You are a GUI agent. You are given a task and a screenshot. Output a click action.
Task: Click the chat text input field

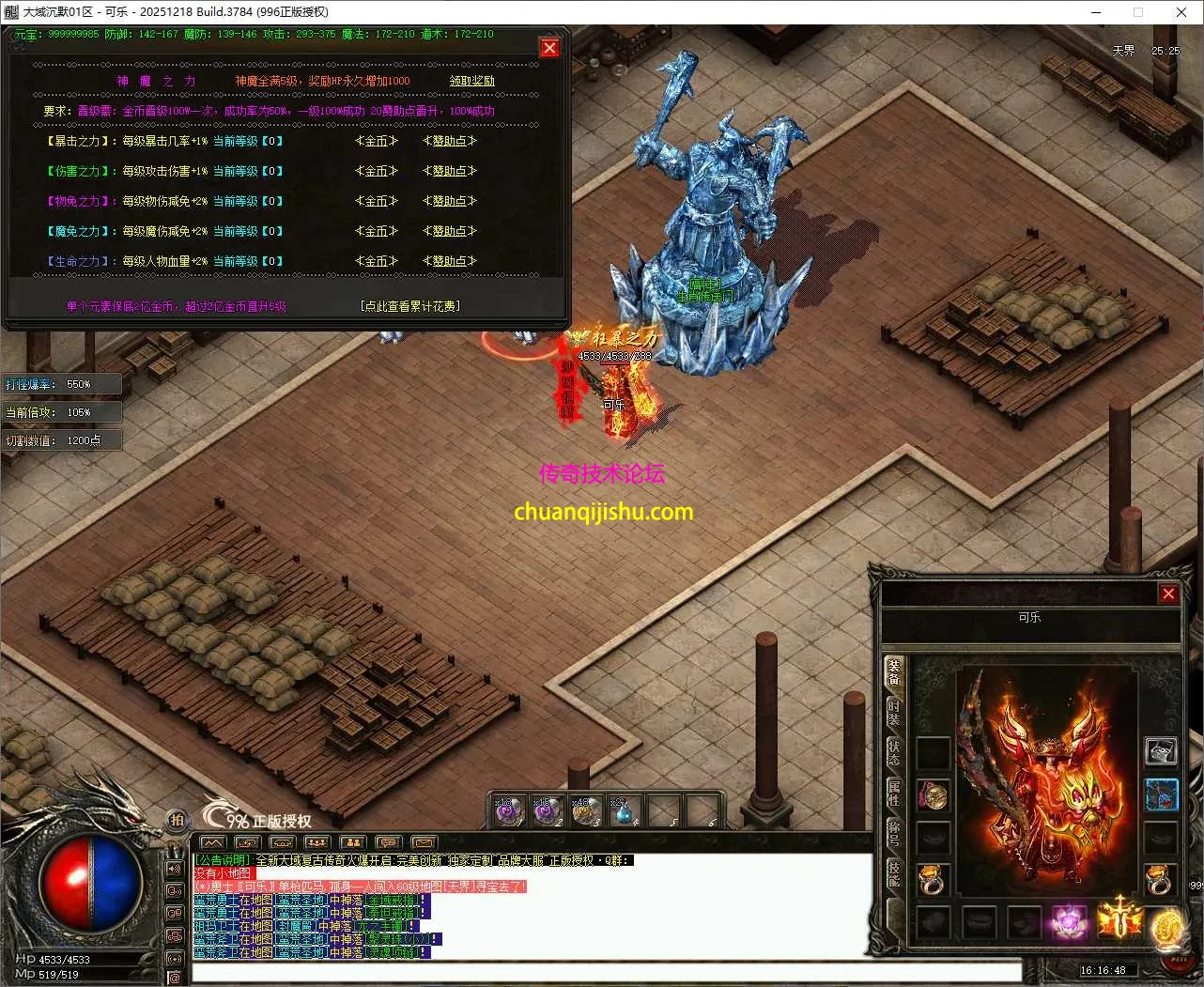[x=606, y=972]
